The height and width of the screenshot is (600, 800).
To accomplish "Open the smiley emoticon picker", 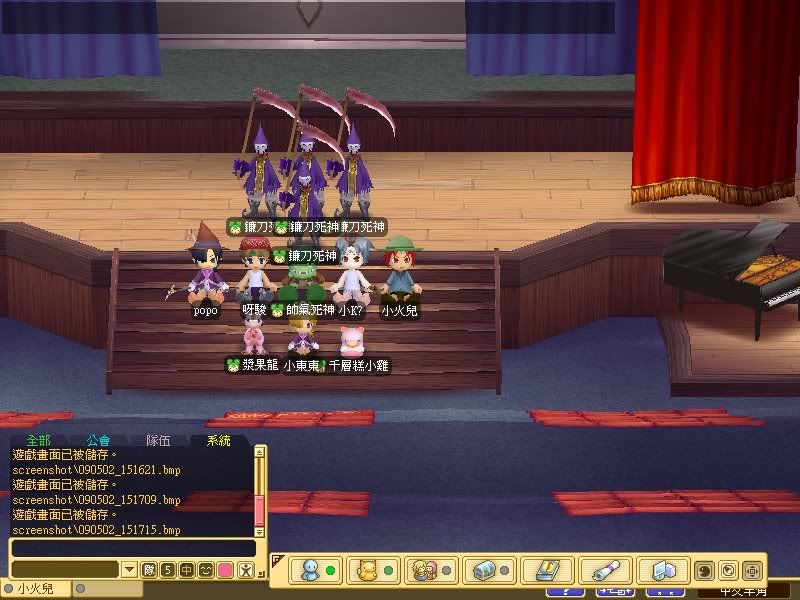I will (205, 570).
